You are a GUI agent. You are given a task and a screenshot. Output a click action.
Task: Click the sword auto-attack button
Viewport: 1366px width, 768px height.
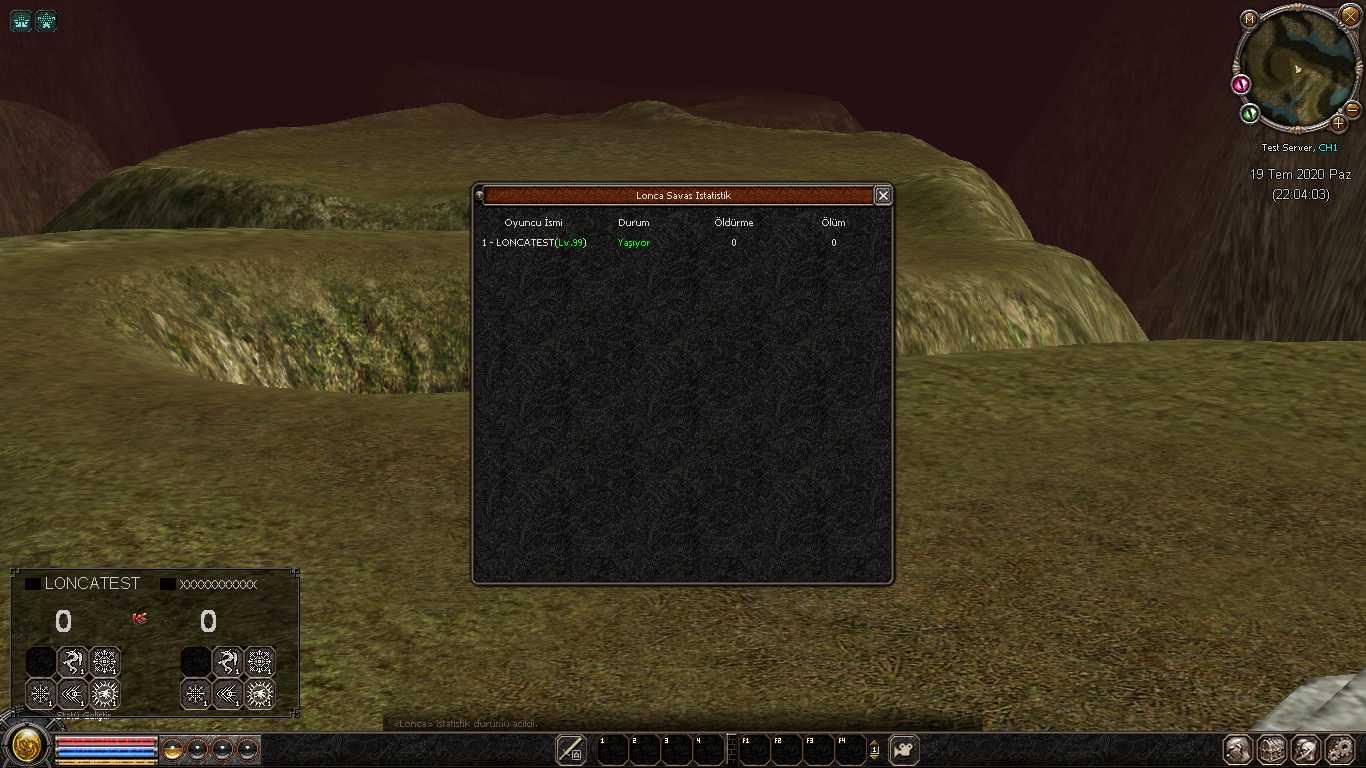[571, 749]
